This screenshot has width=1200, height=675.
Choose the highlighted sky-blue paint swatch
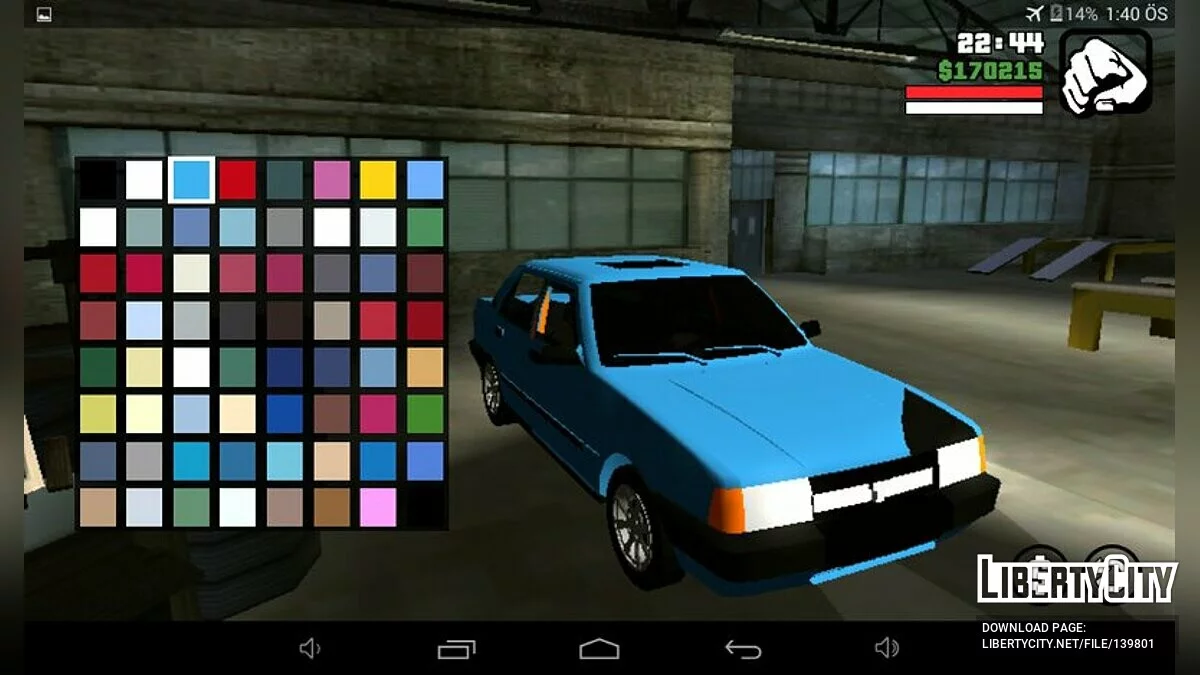(190, 179)
